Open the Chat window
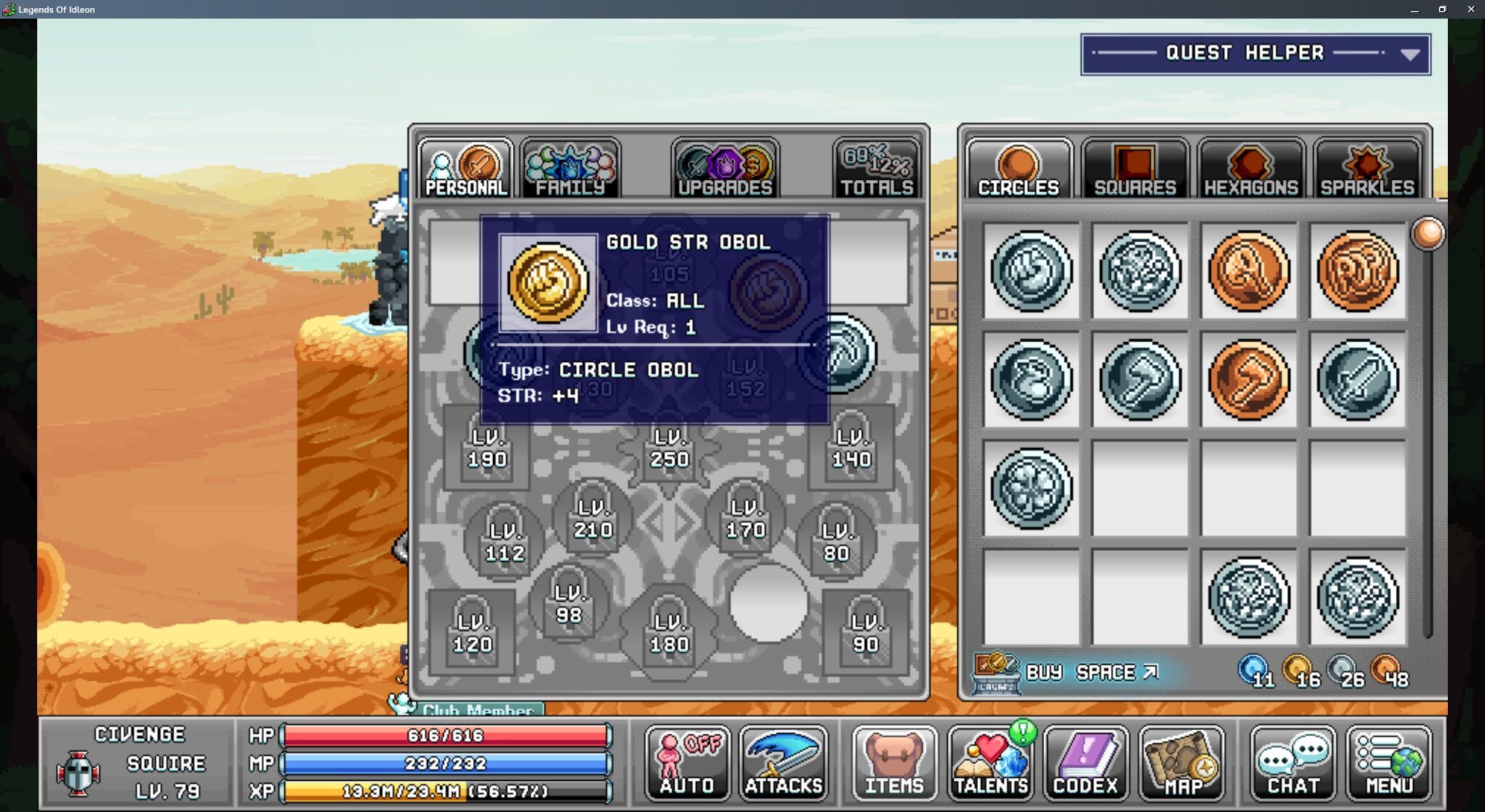Screen dimensions: 1485x812 pos(1293,763)
